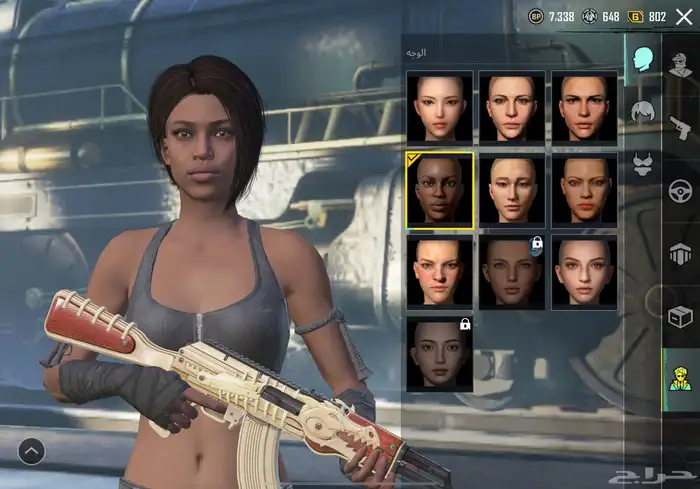The height and width of the screenshot is (489, 700).
Task: Click the round up-arrow button
Action: tap(31, 452)
